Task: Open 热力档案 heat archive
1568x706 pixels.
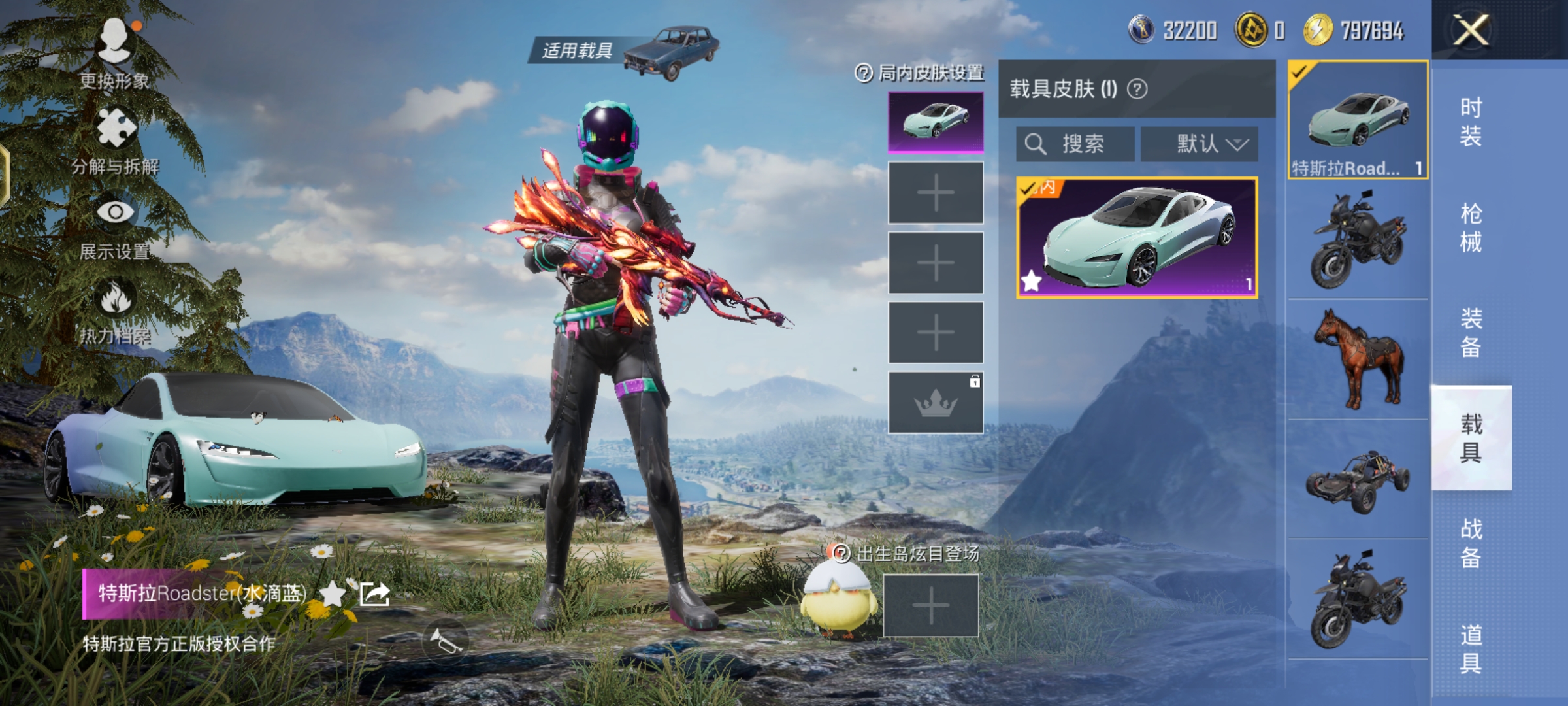Action: pos(115,311)
